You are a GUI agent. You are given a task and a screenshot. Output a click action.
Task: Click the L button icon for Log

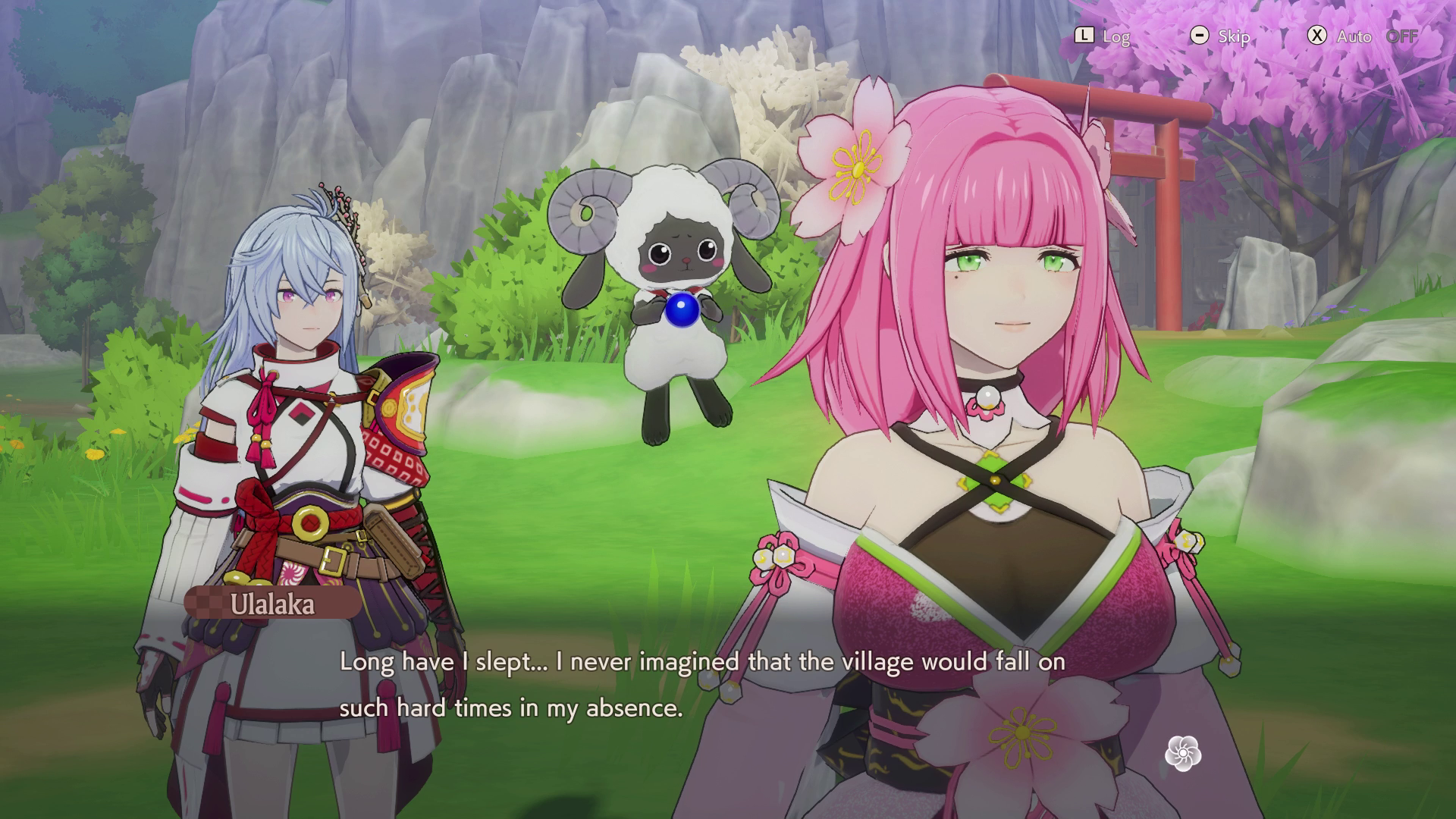point(1086,36)
